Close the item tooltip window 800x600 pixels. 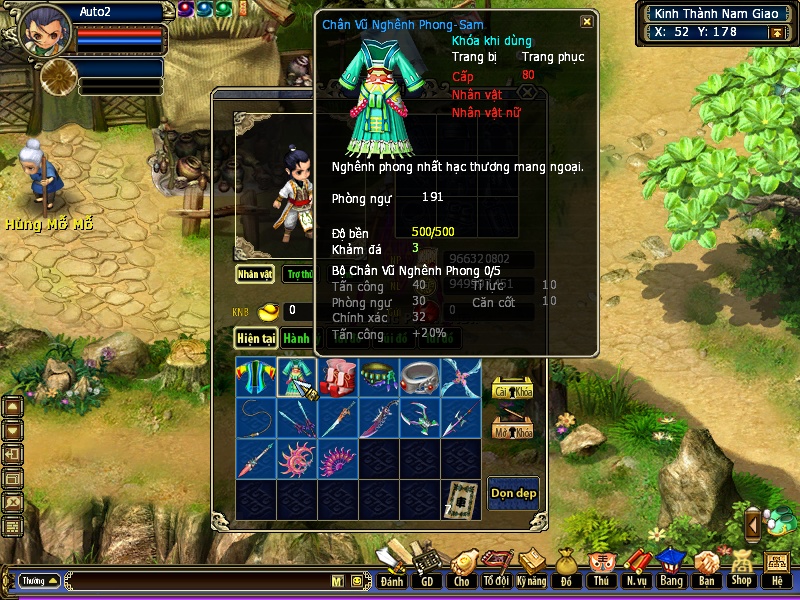click(x=587, y=22)
